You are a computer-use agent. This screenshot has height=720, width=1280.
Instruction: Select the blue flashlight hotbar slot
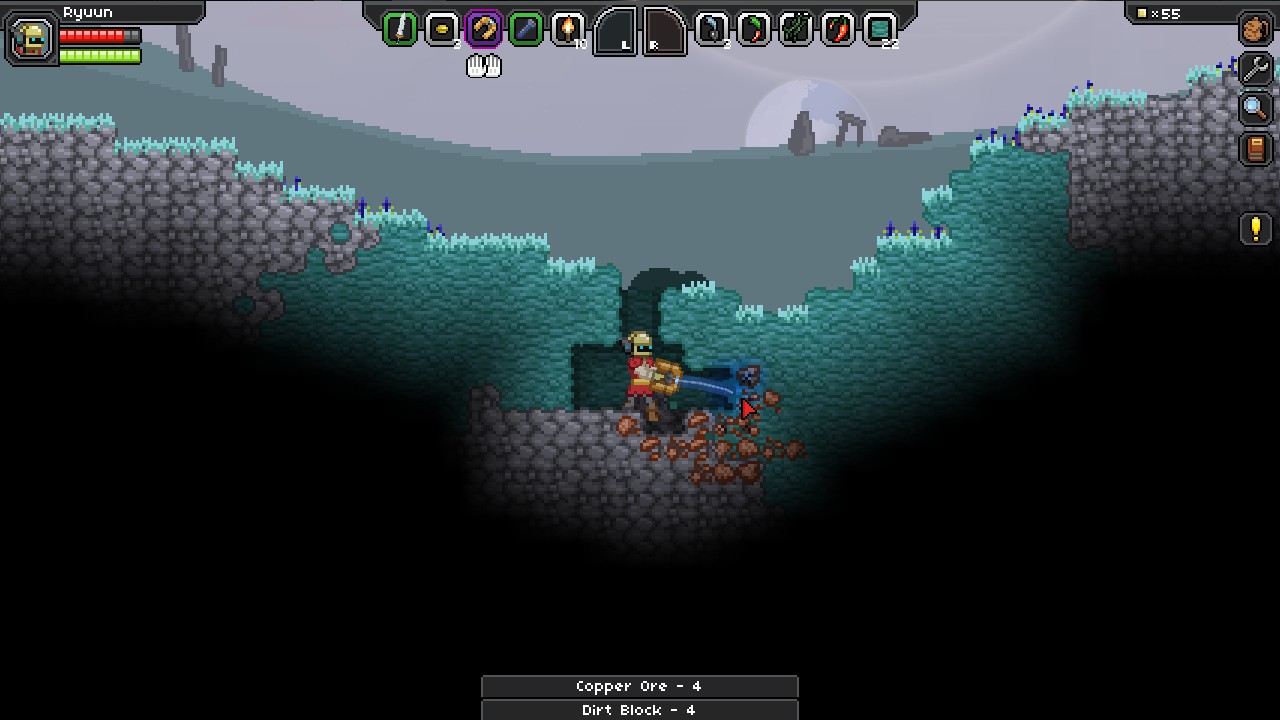click(x=525, y=29)
